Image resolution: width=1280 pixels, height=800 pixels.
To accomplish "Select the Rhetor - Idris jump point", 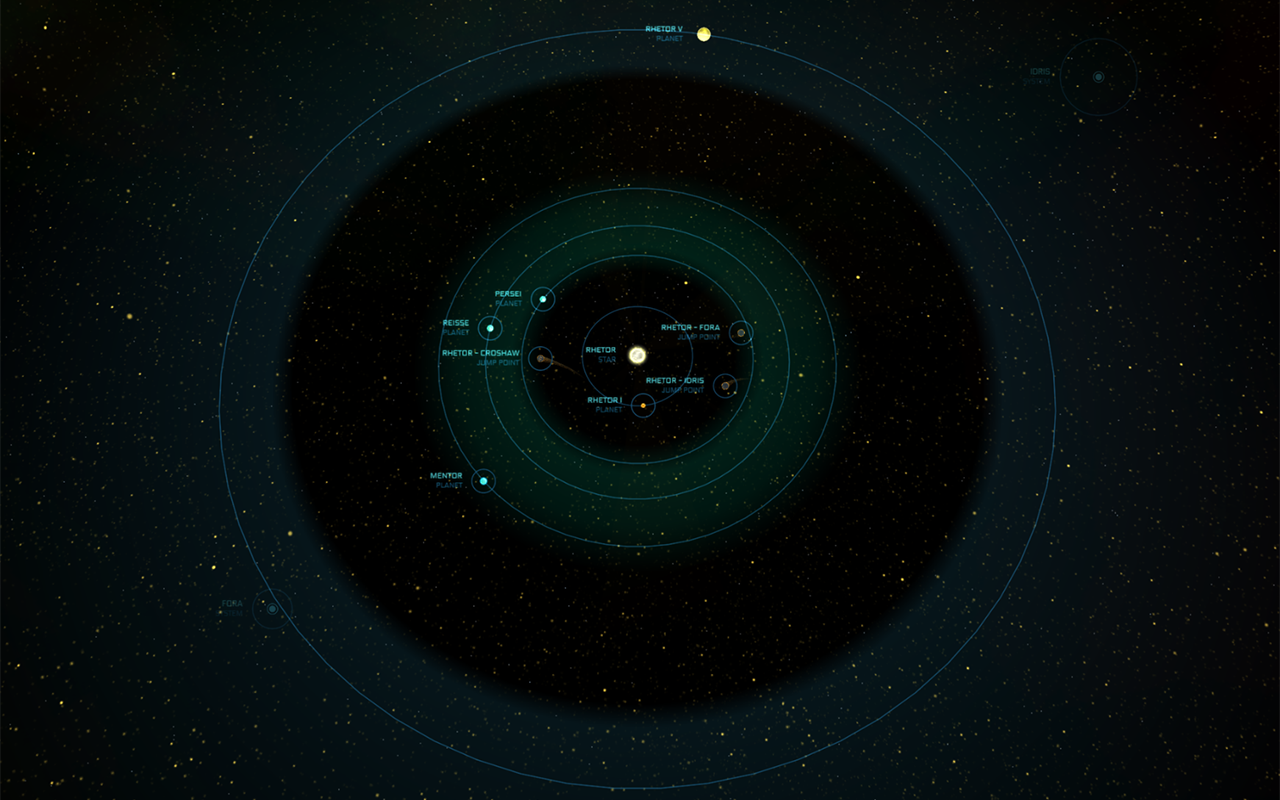I will tap(725, 386).
